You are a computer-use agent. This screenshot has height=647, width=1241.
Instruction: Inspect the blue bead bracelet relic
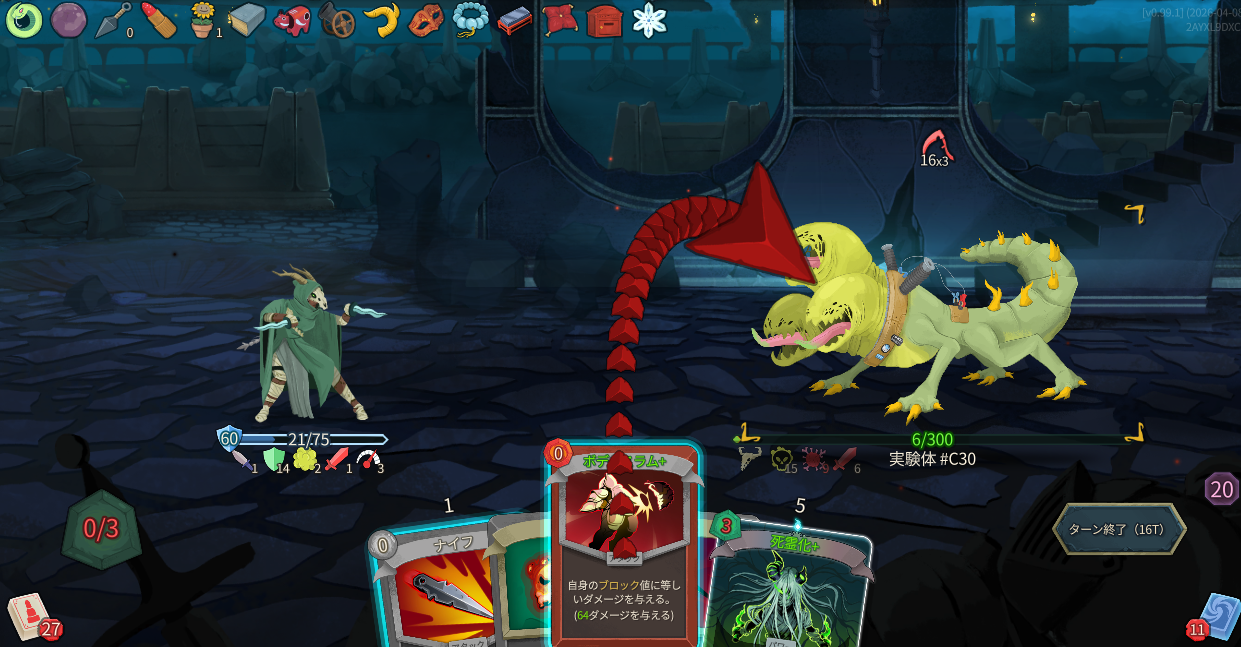click(470, 19)
